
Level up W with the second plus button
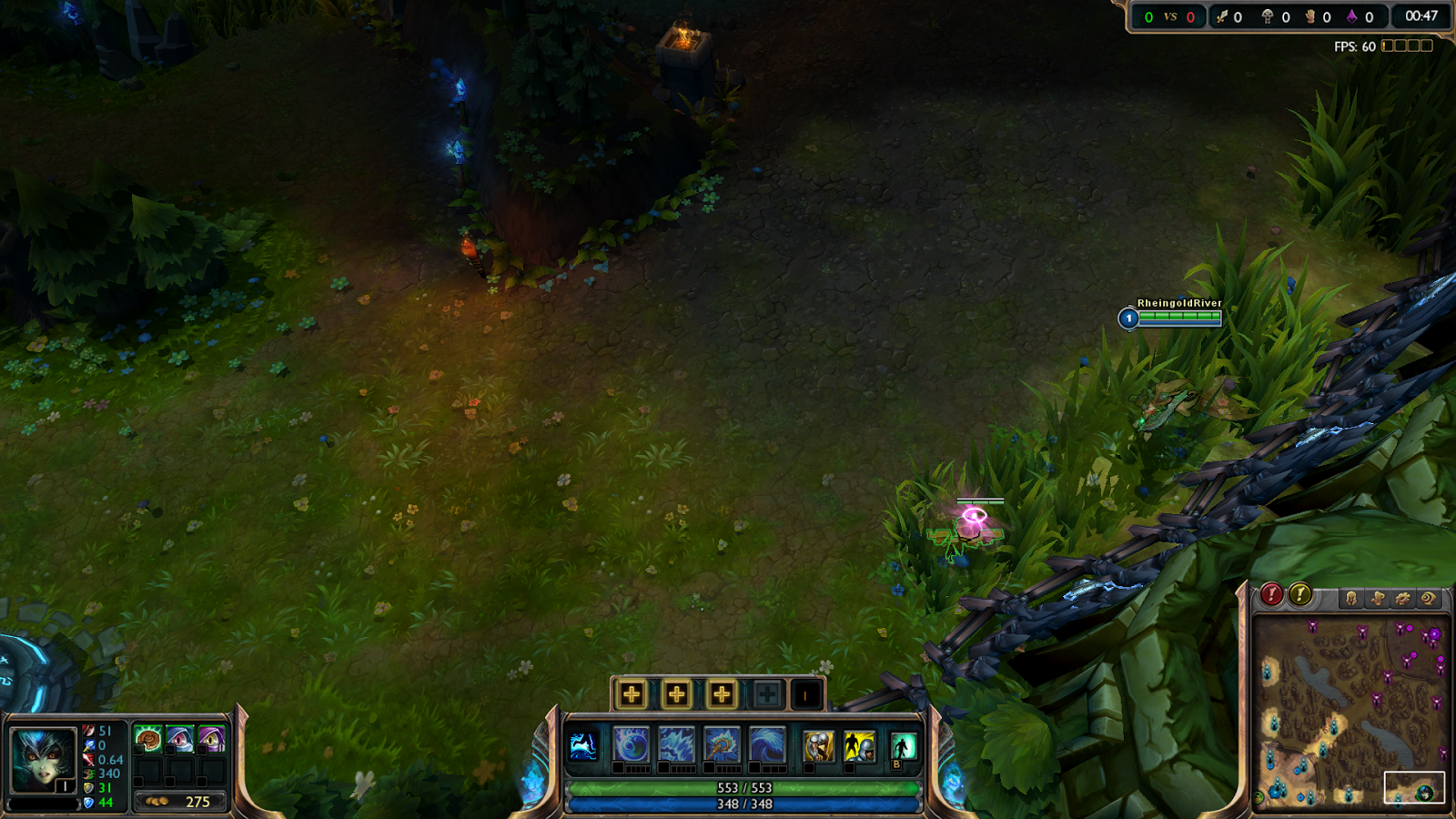(675, 693)
